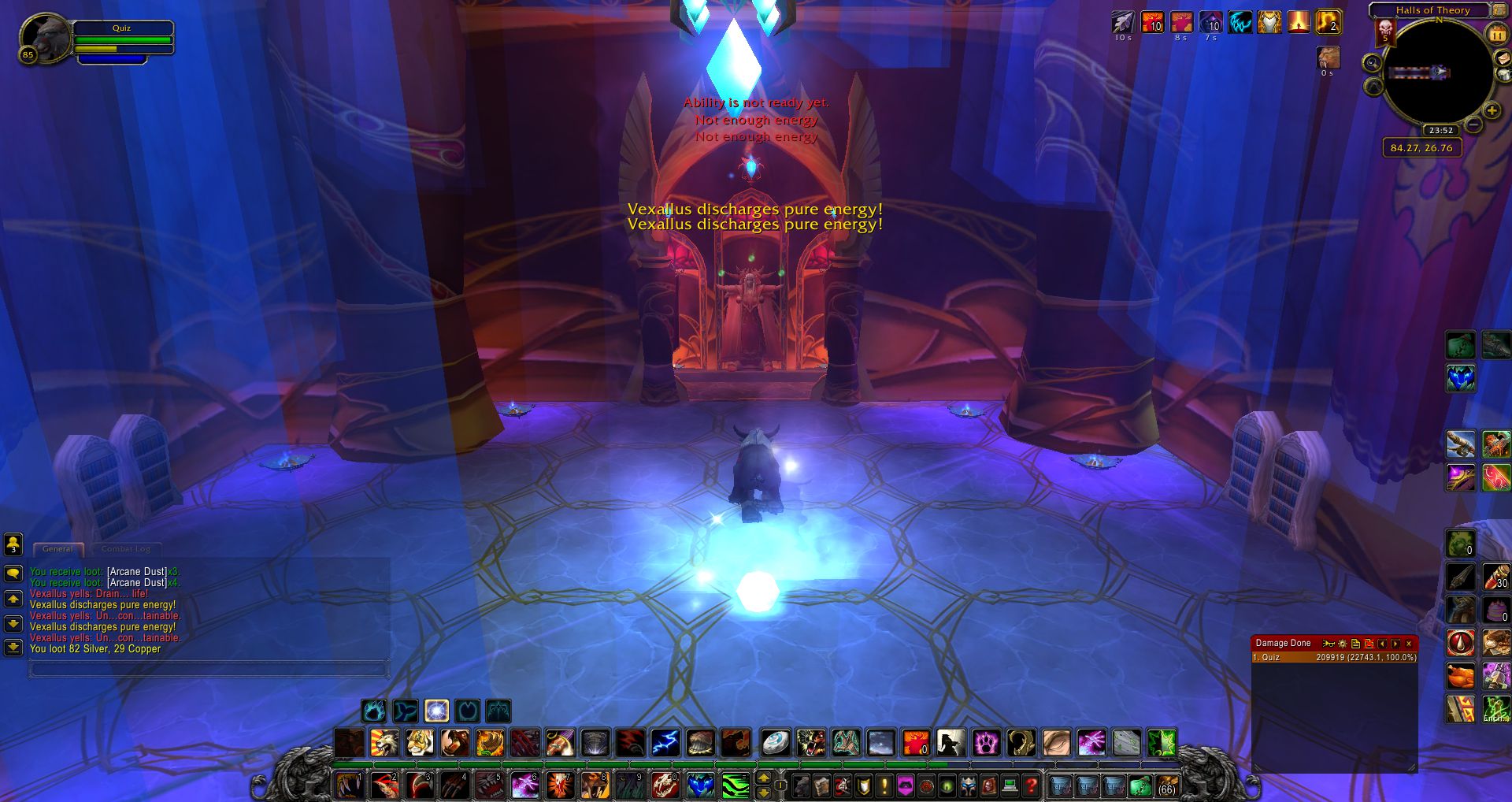
Task: Click the dungeon difficulty skull banner
Action: click(x=1385, y=32)
